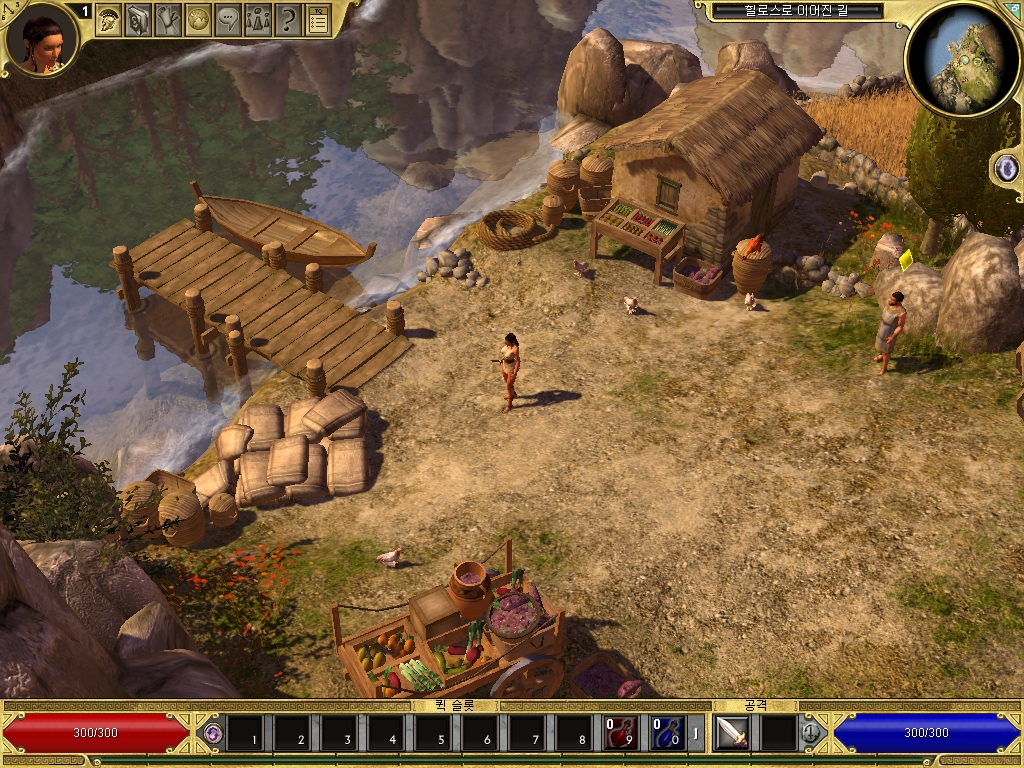The image size is (1024, 768).
Task: Open the character window helmet icon
Action: [x=109, y=19]
